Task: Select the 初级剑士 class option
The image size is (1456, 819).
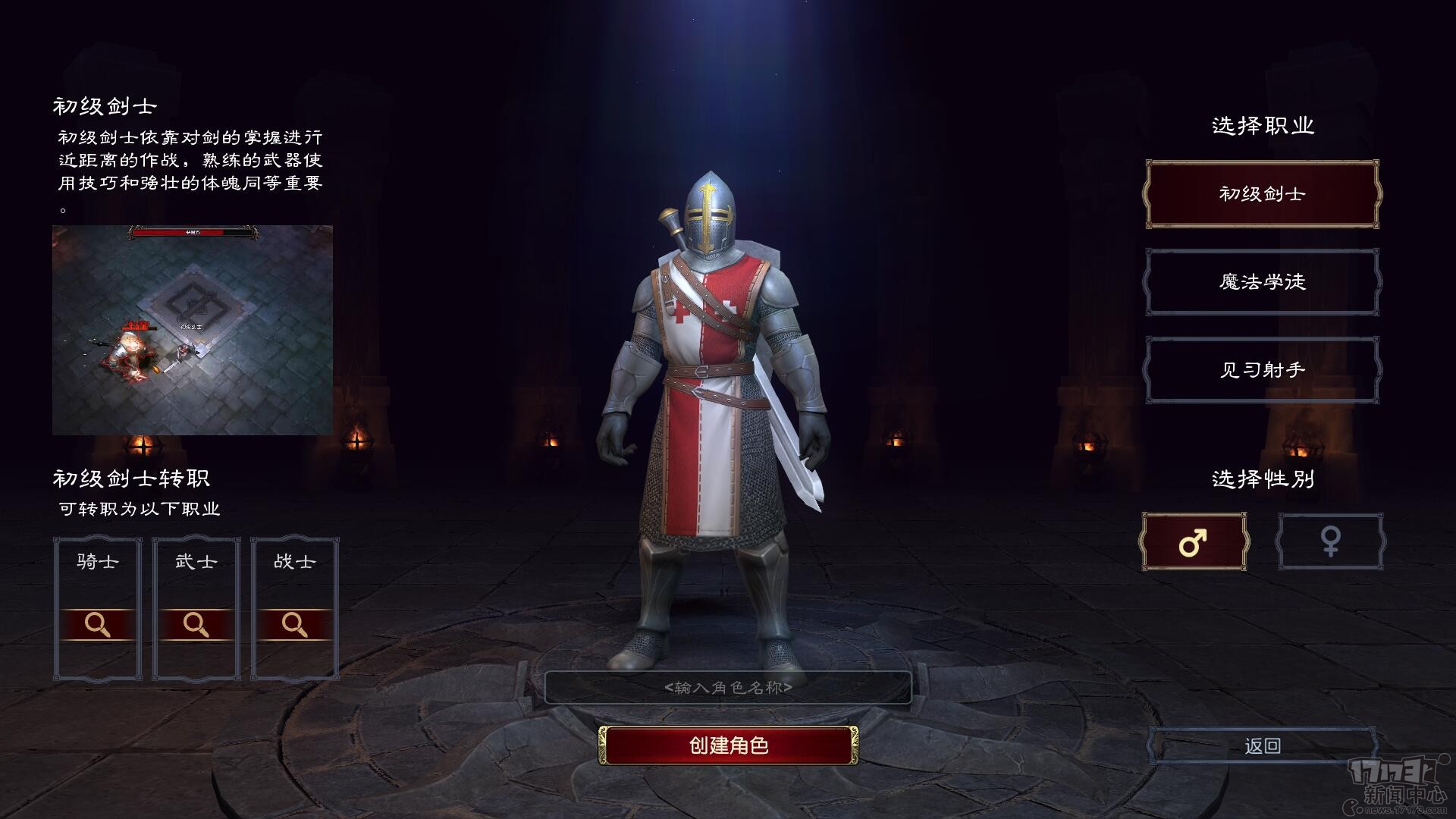Action: point(1261,194)
